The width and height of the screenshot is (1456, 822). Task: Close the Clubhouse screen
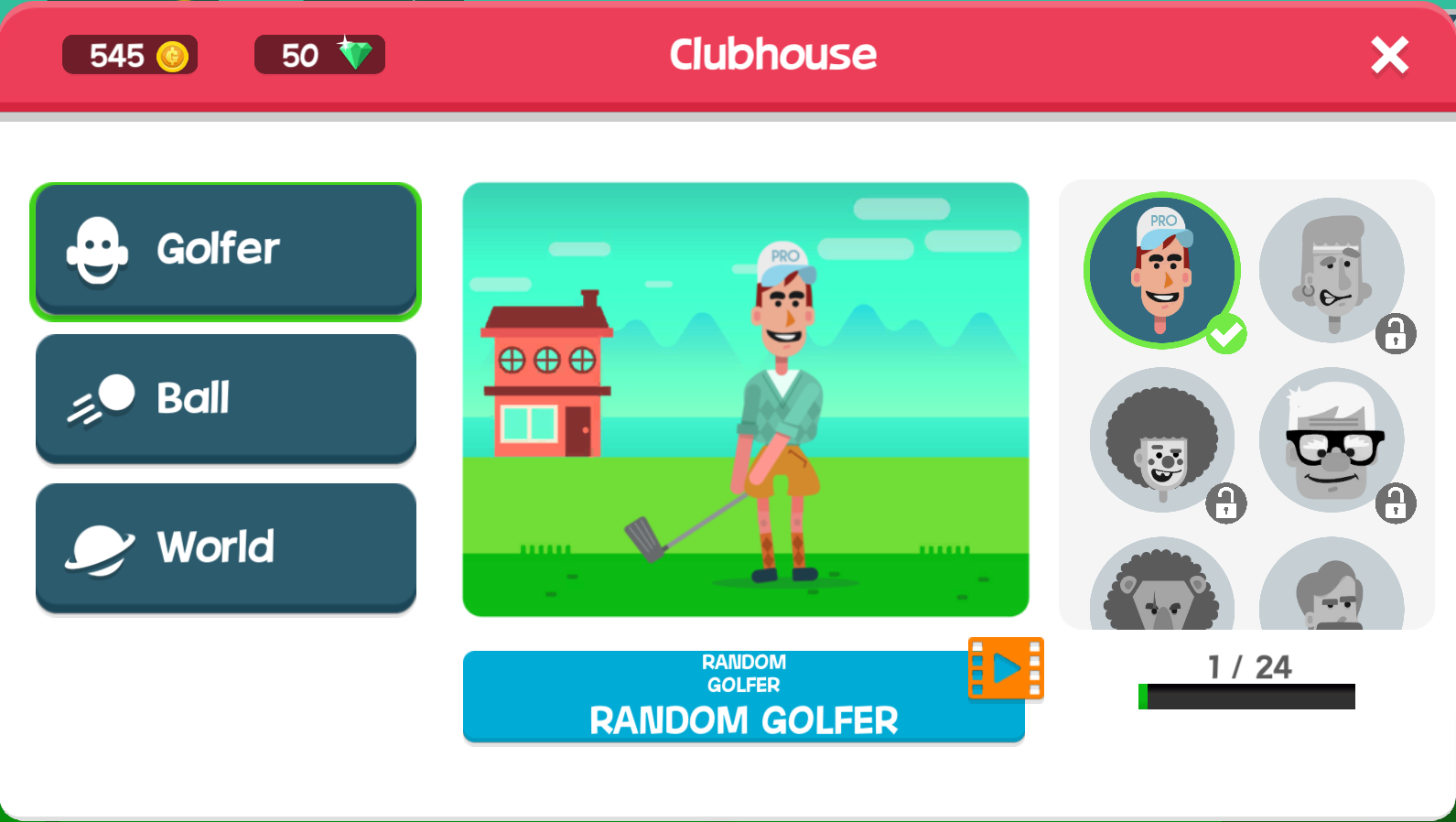[x=1389, y=55]
